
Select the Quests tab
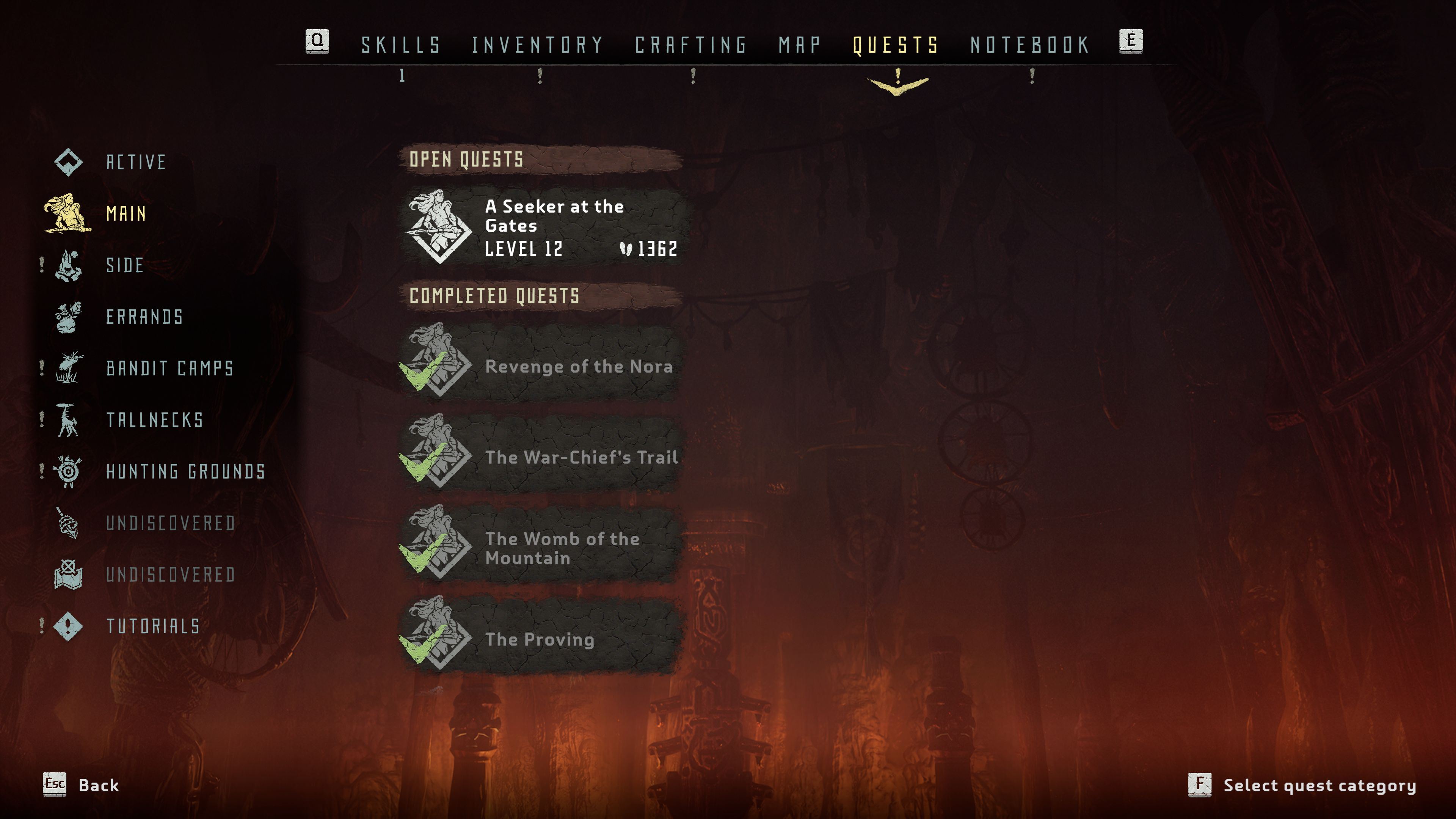[896, 45]
